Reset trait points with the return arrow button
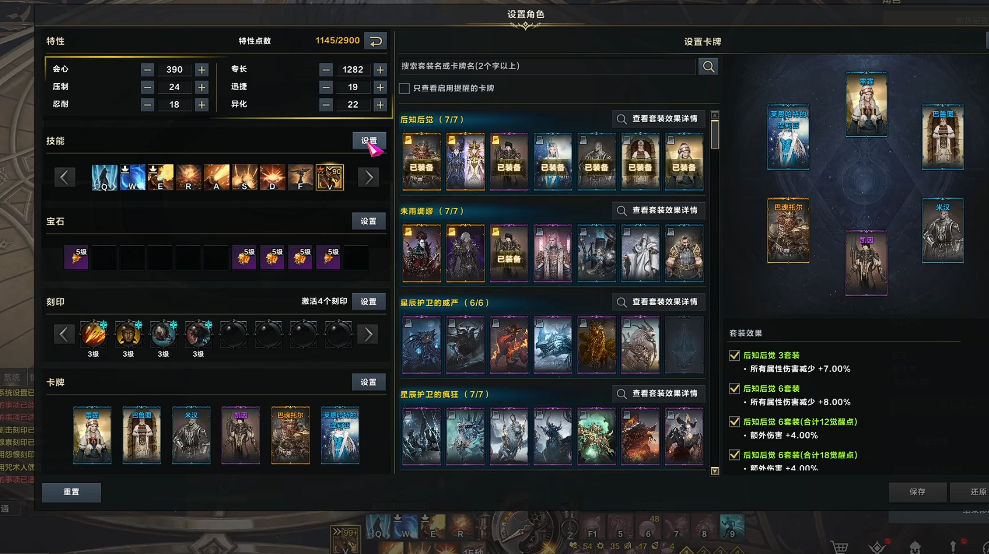Image resolution: width=989 pixels, height=554 pixels. pyautogui.click(x=375, y=41)
